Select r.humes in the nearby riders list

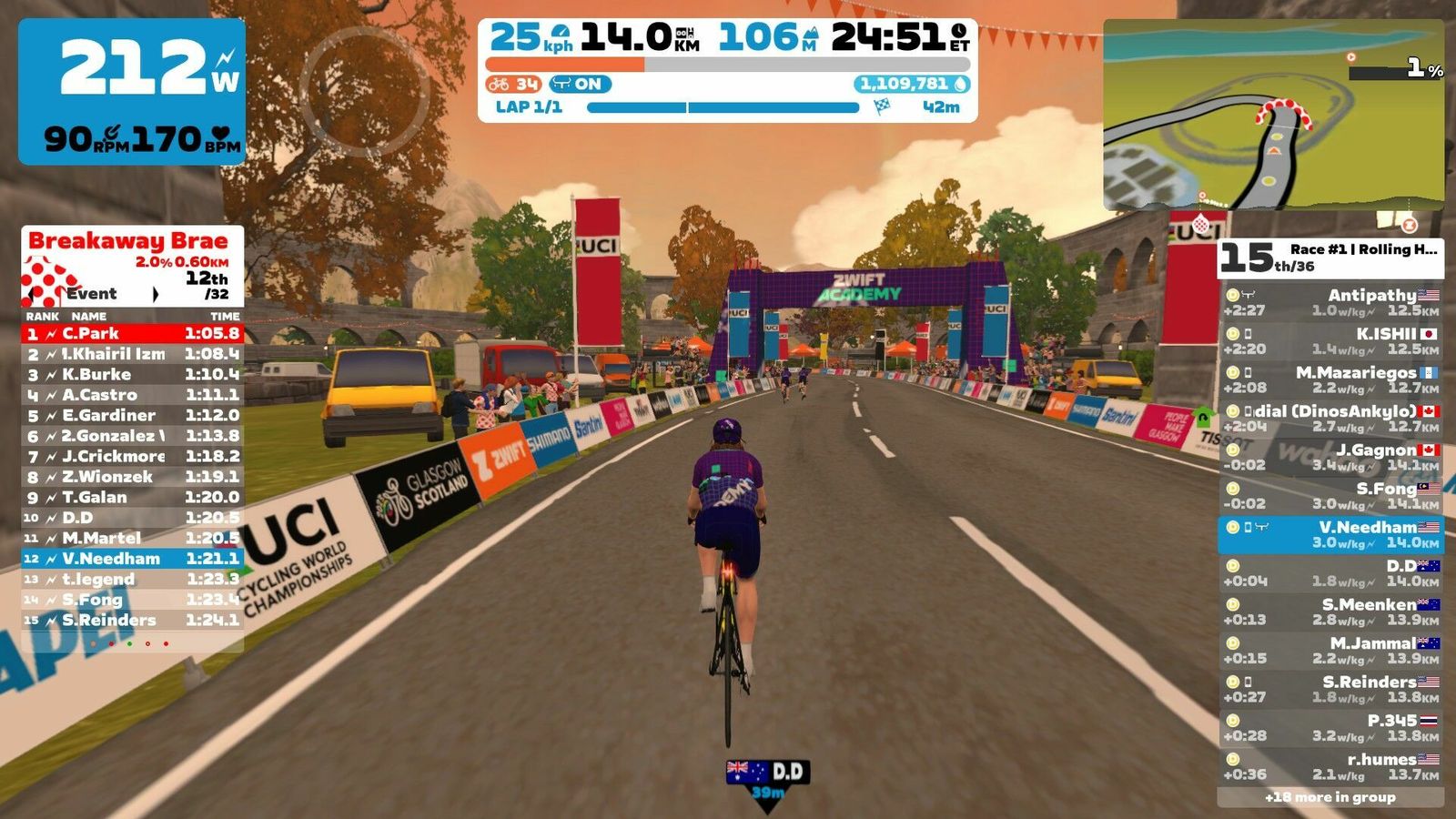point(1330,766)
